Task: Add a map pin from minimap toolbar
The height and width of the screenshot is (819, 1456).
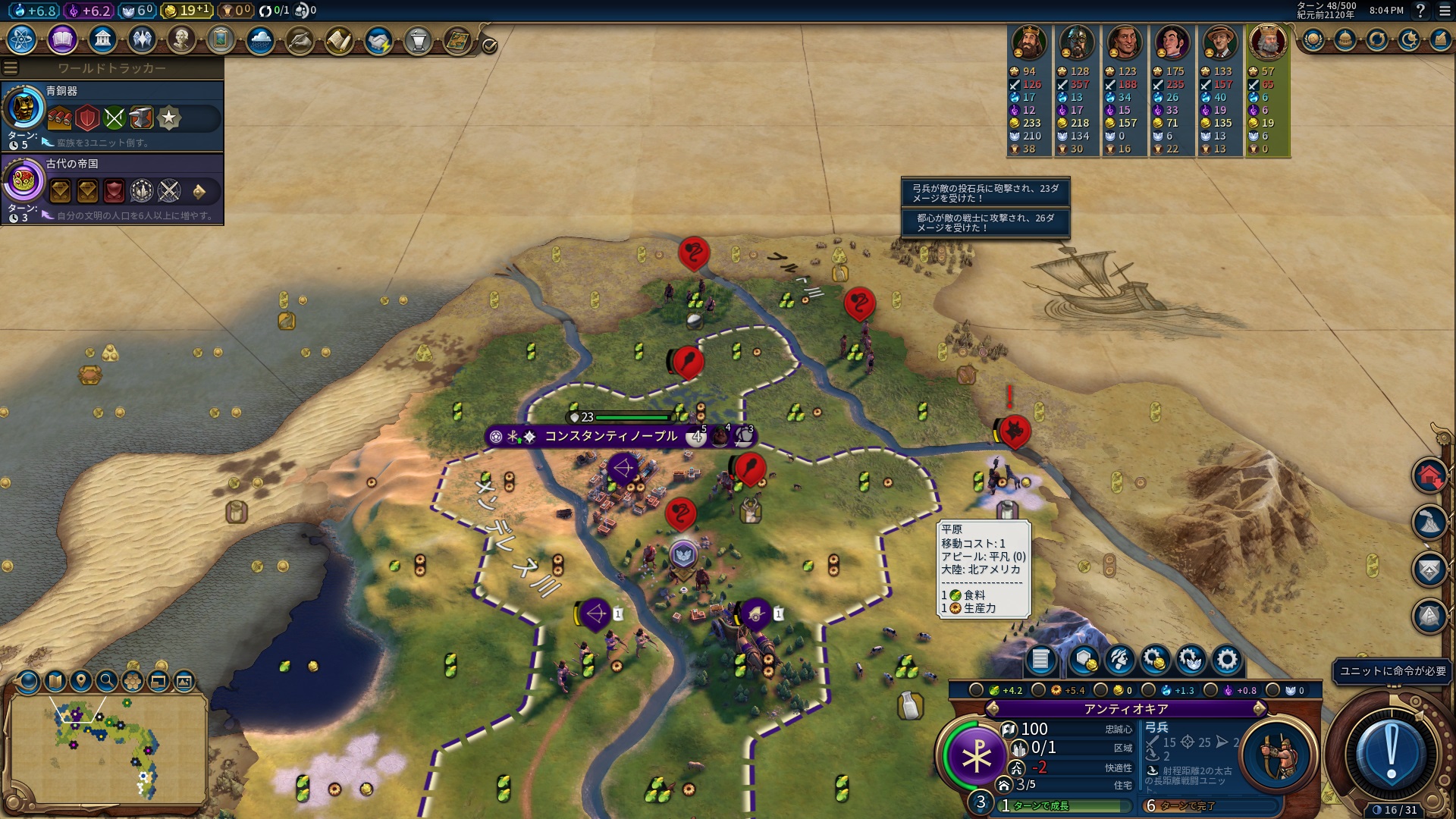Action: (x=81, y=681)
